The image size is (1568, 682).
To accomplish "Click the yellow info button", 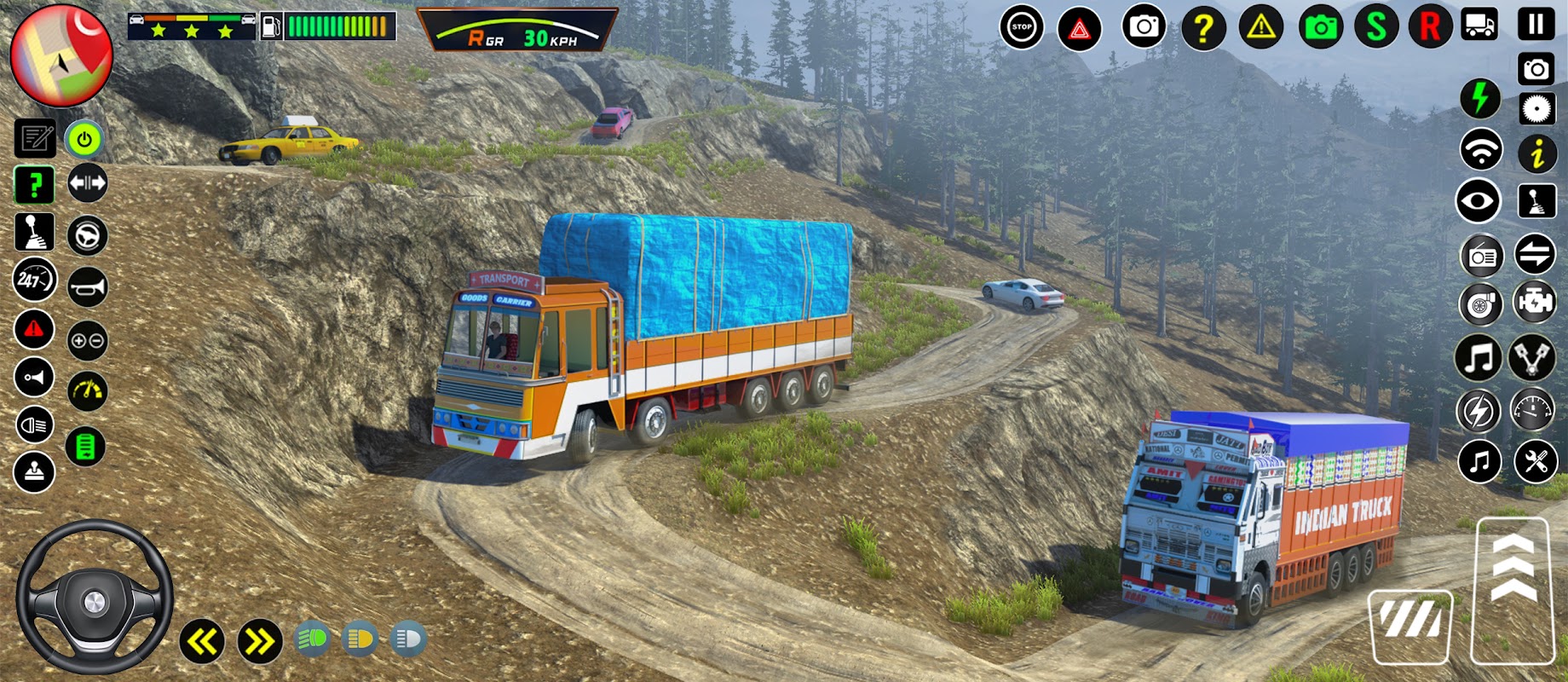I will tap(1536, 153).
